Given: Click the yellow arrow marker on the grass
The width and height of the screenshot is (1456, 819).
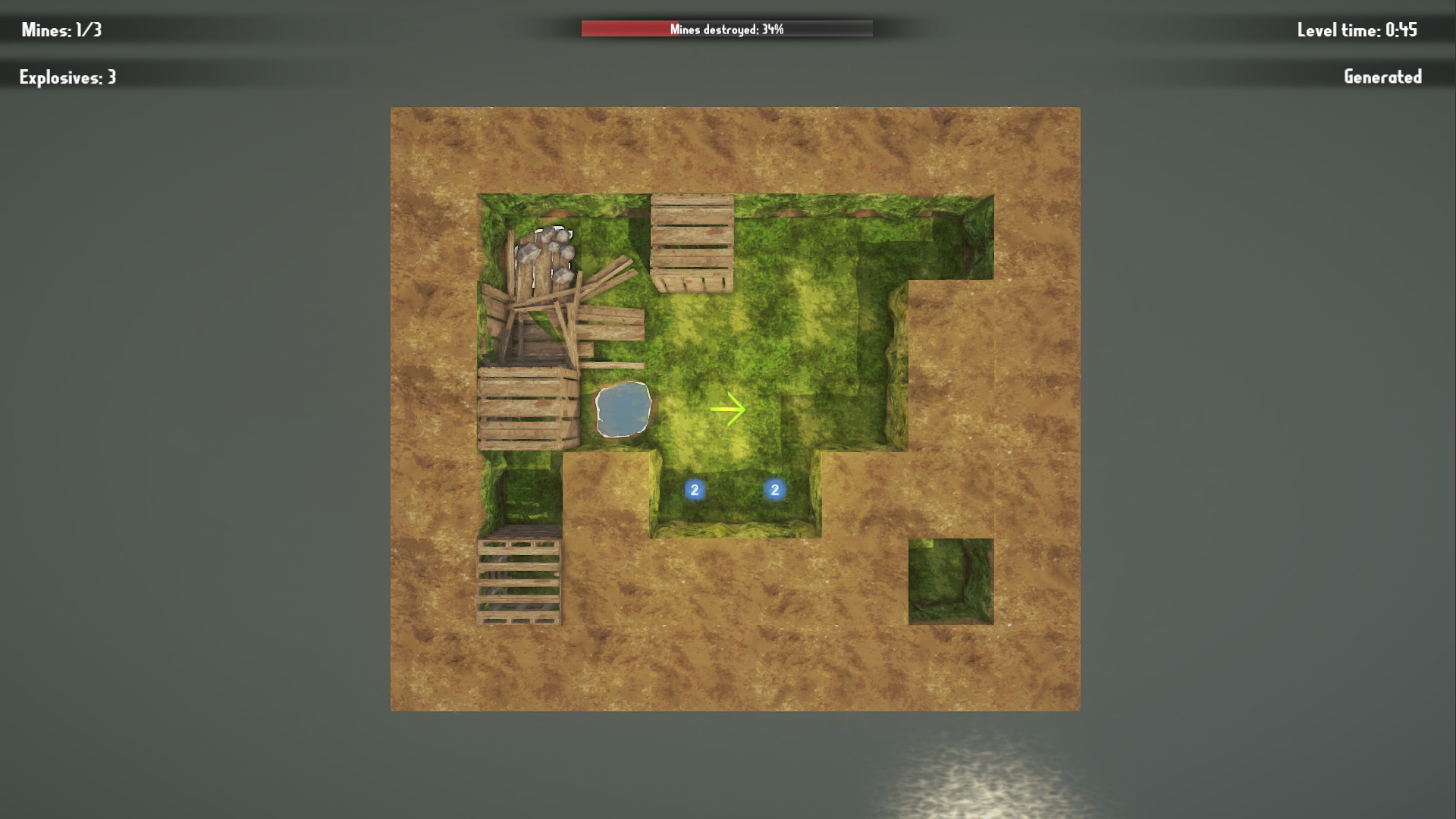Looking at the screenshot, I should 728,409.
